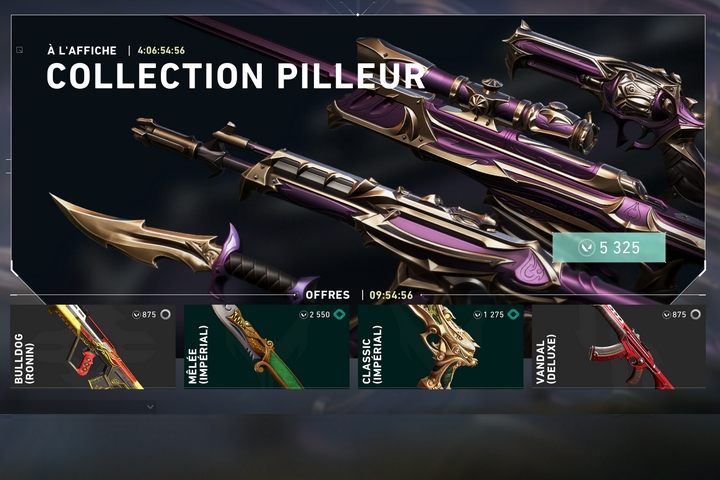
Task: Pick the Vandal (Deluxe) rifle offer
Action: point(616,347)
